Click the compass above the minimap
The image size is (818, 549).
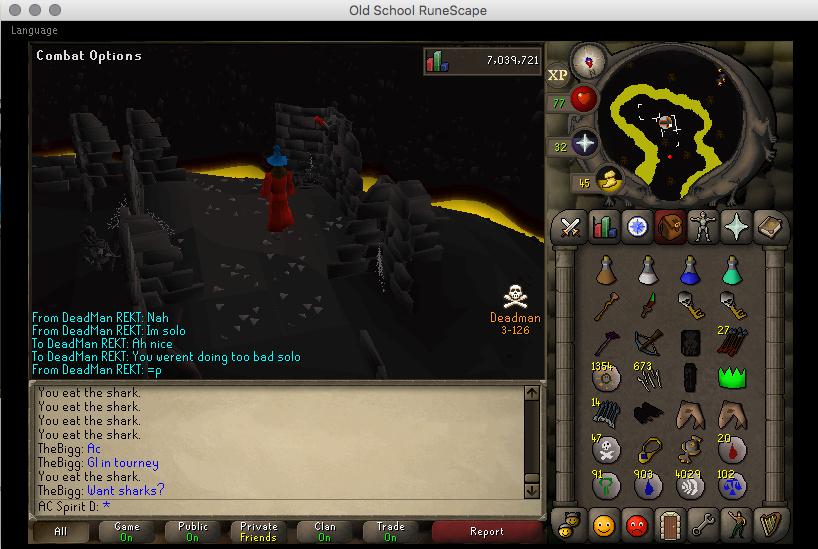pyautogui.click(x=589, y=60)
